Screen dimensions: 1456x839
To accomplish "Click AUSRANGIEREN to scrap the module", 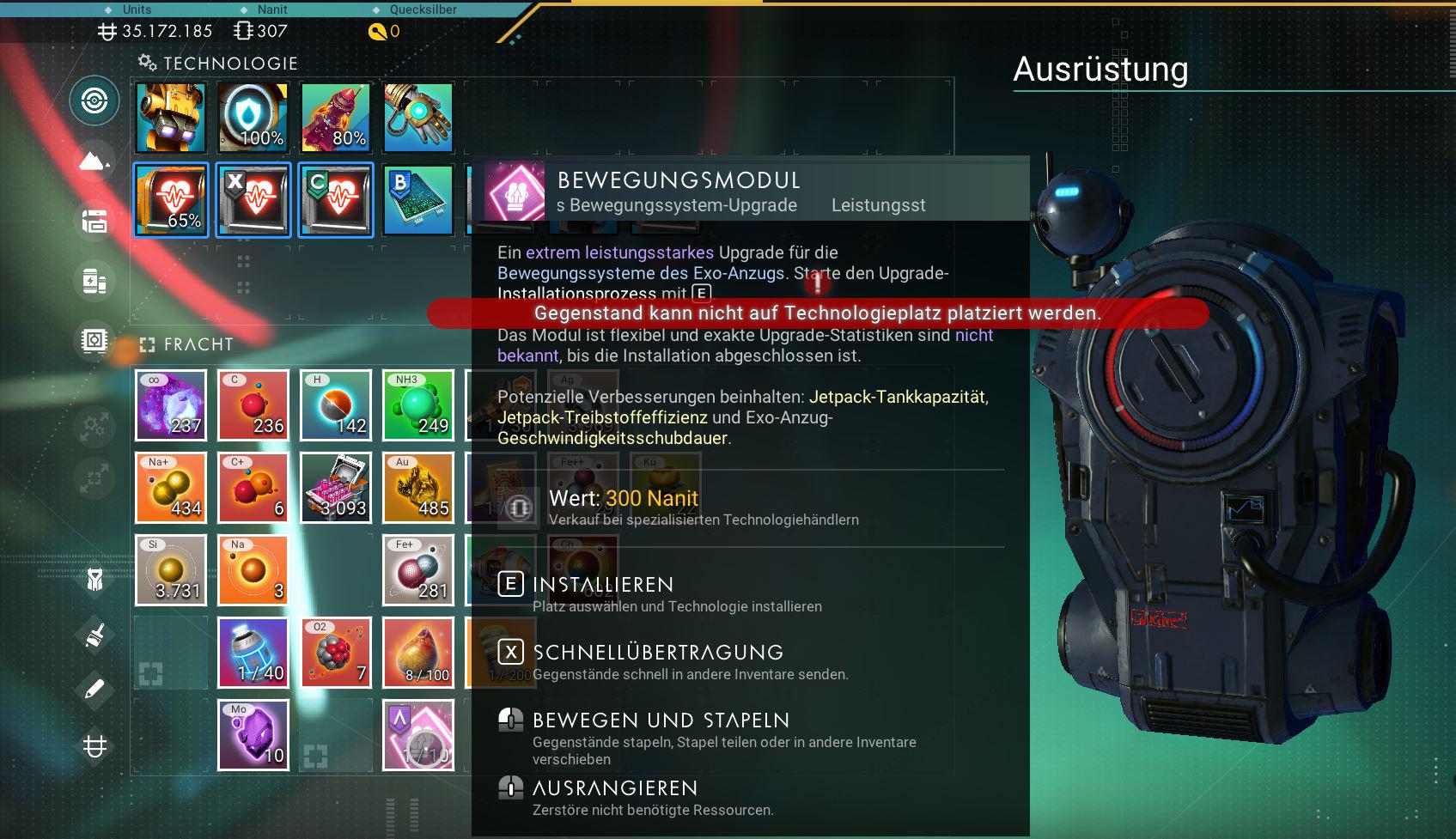I will pyautogui.click(x=612, y=787).
